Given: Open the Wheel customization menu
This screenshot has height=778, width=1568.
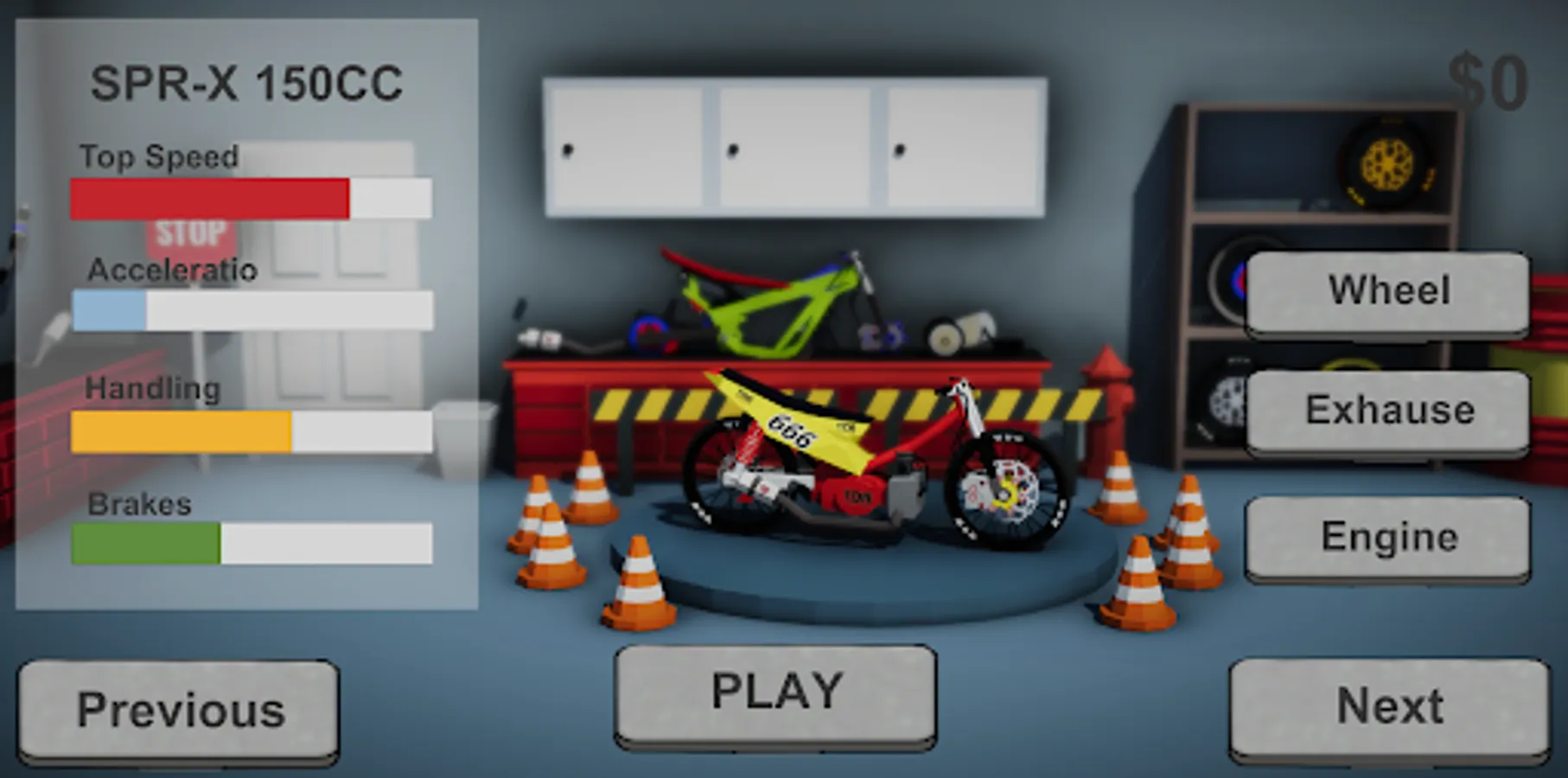Looking at the screenshot, I should (x=1387, y=290).
